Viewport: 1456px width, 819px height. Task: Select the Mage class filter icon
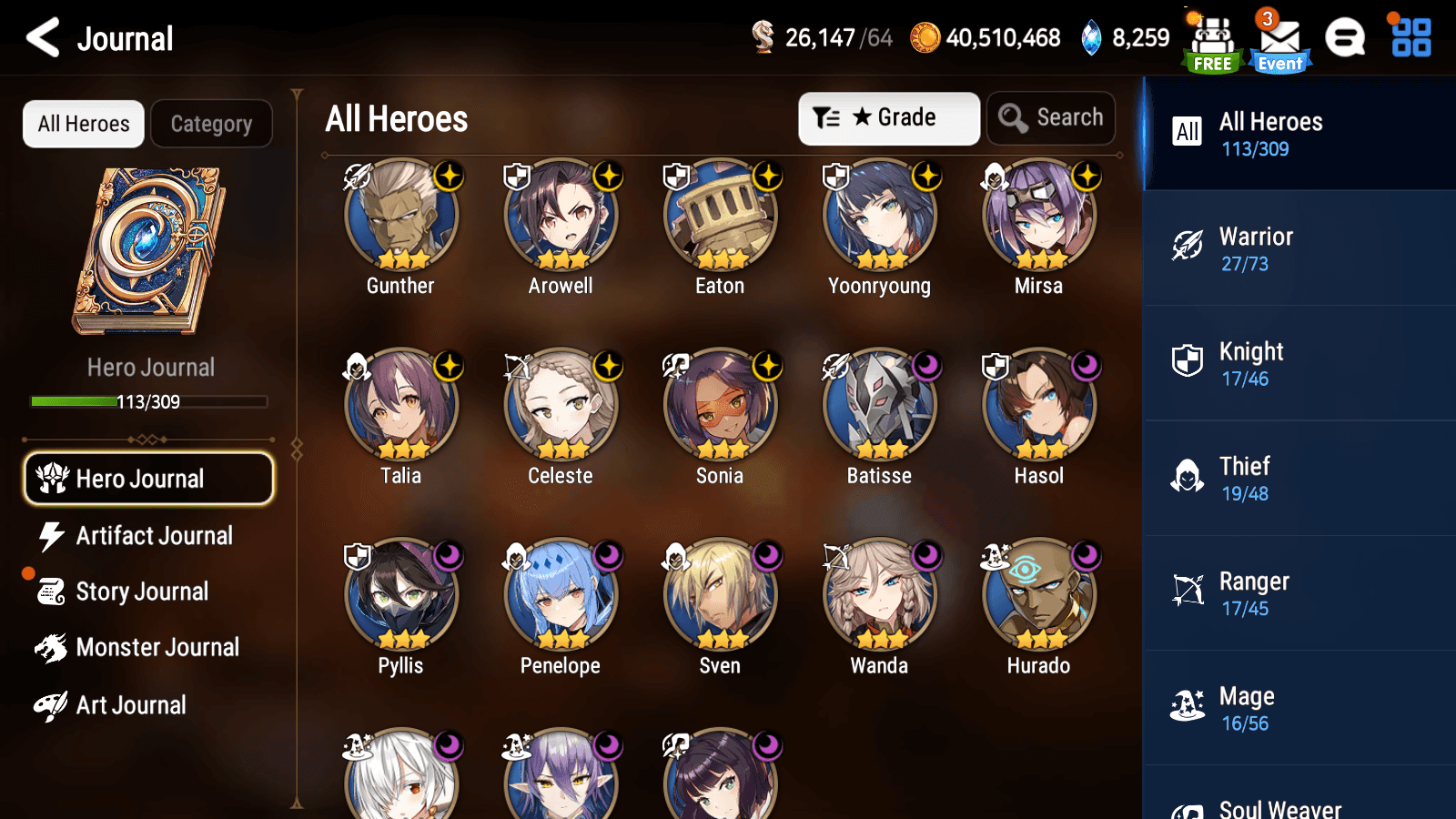[x=1188, y=707]
